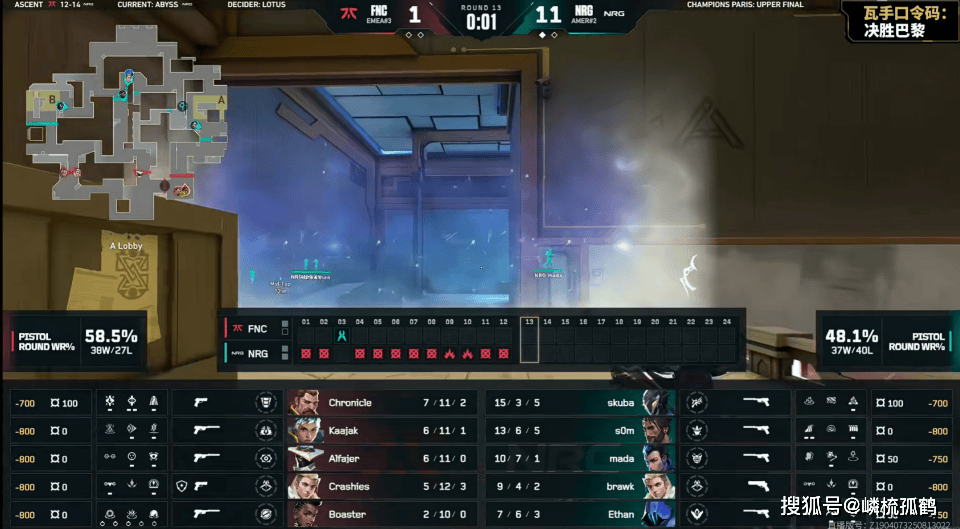Pick brawk's scoreboard row

(580, 487)
